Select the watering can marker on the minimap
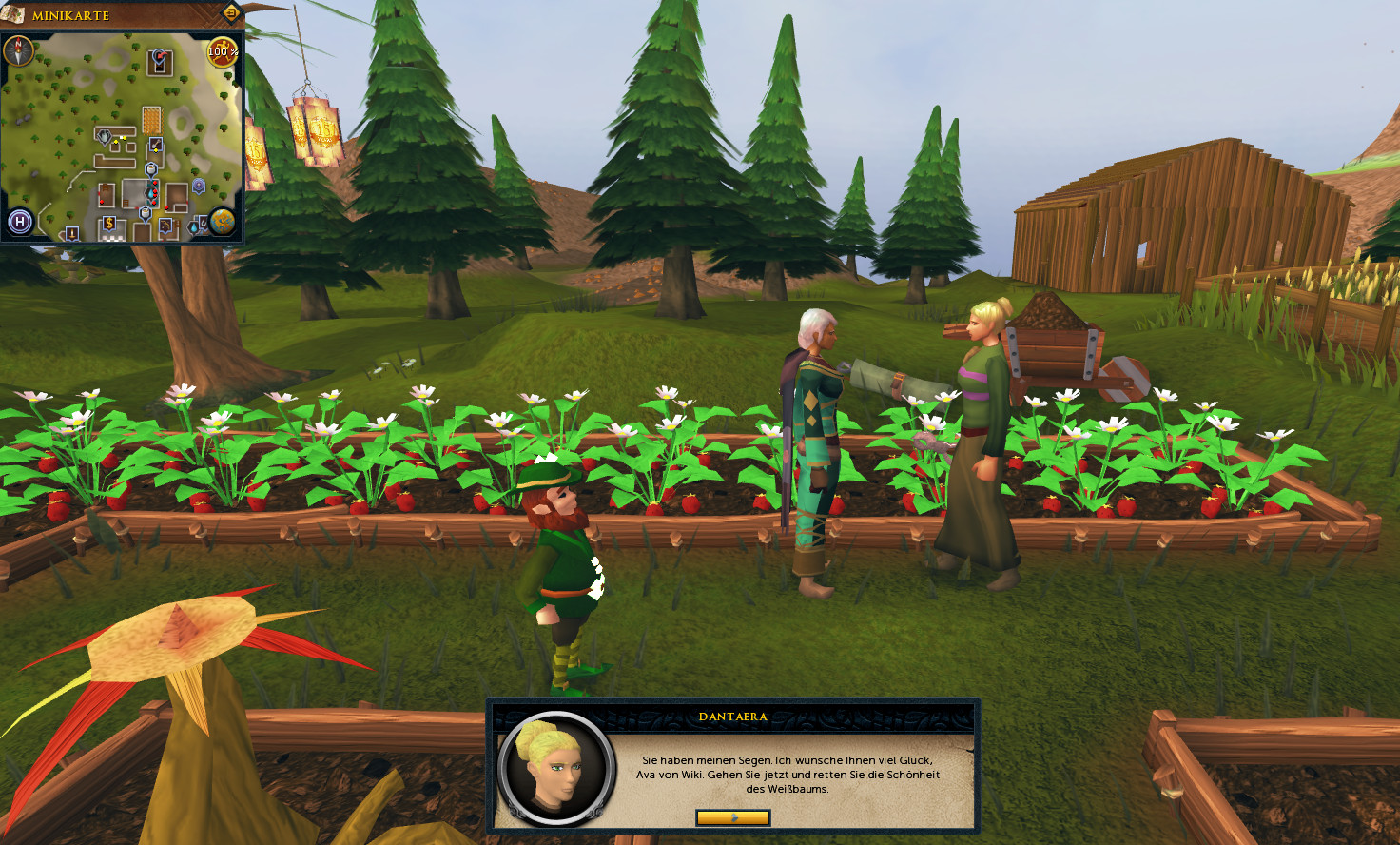This screenshot has height=845, width=1400. (x=104, y=137)
